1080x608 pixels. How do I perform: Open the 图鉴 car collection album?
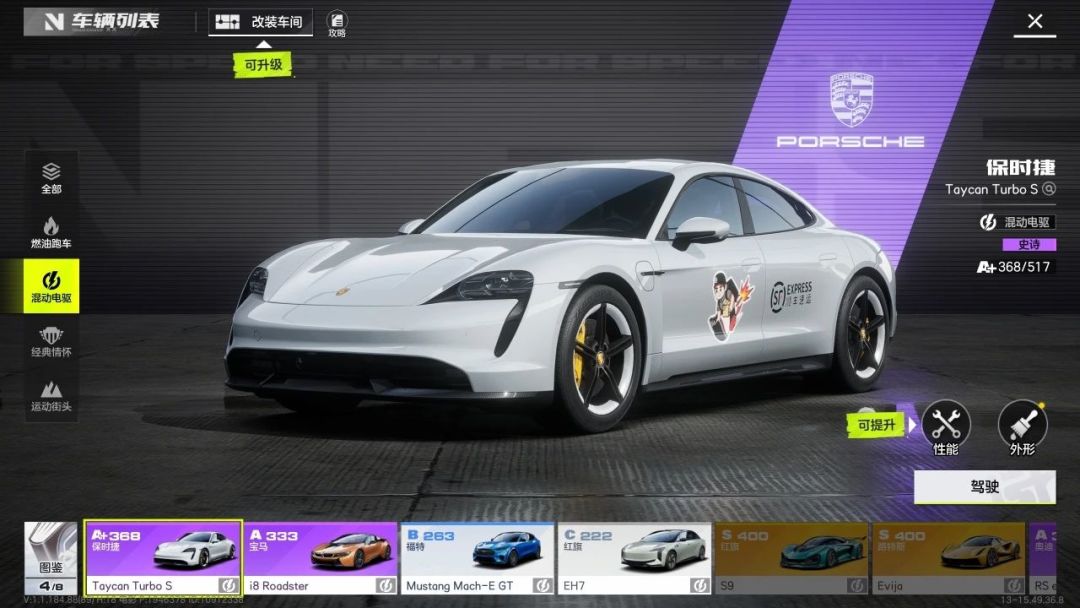[x=50, y=558]
